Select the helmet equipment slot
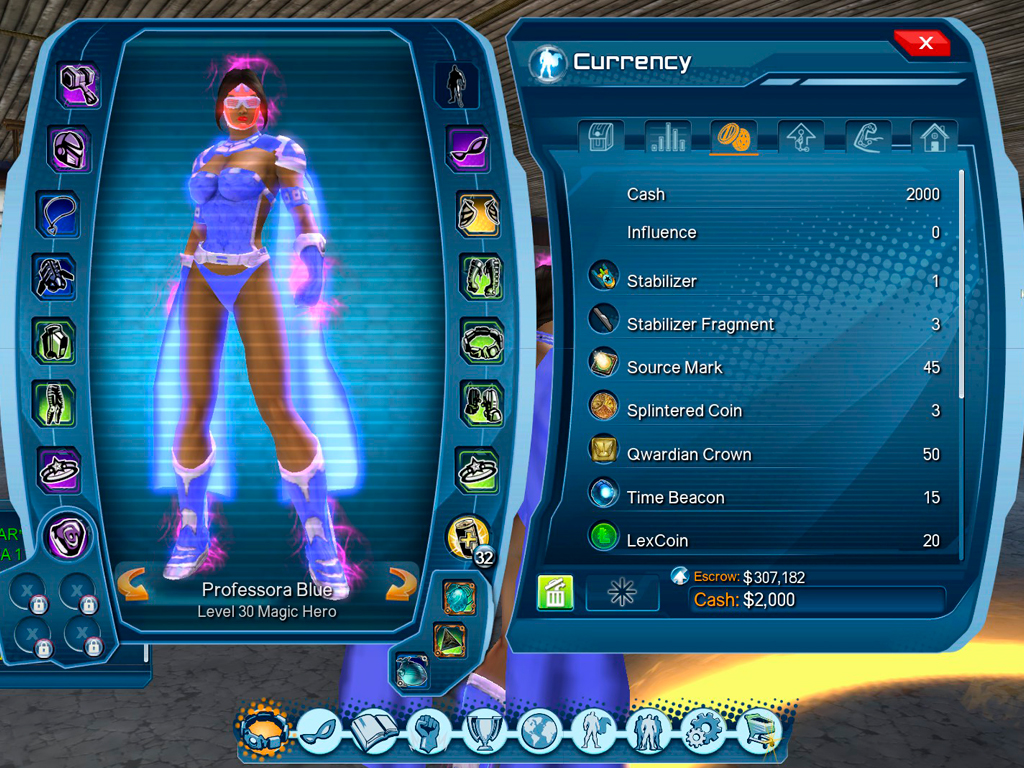Screen dimensions: 1024x768 (x=71, y=150)
